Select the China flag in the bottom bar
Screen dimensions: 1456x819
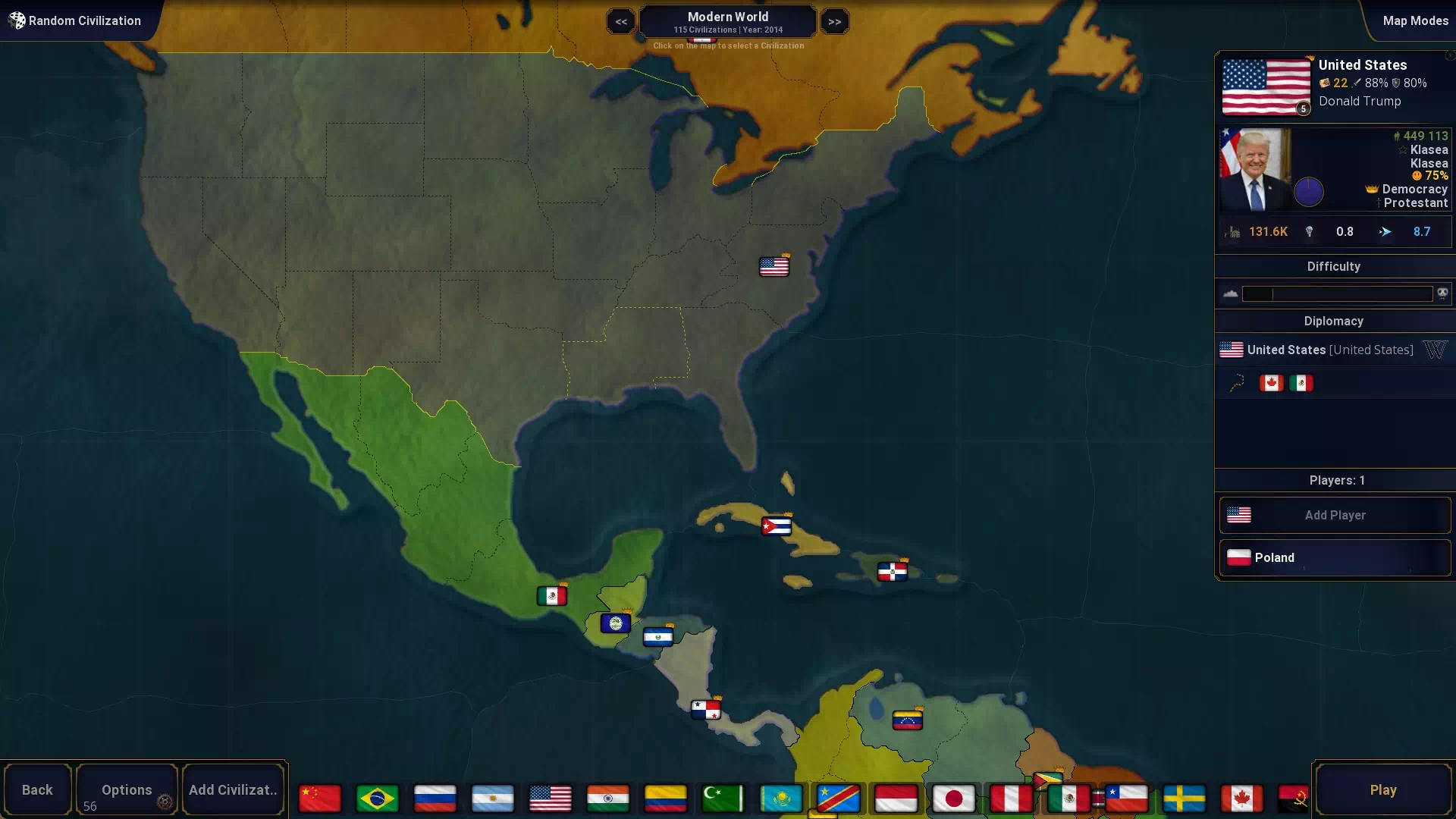[x=319, y=798]
